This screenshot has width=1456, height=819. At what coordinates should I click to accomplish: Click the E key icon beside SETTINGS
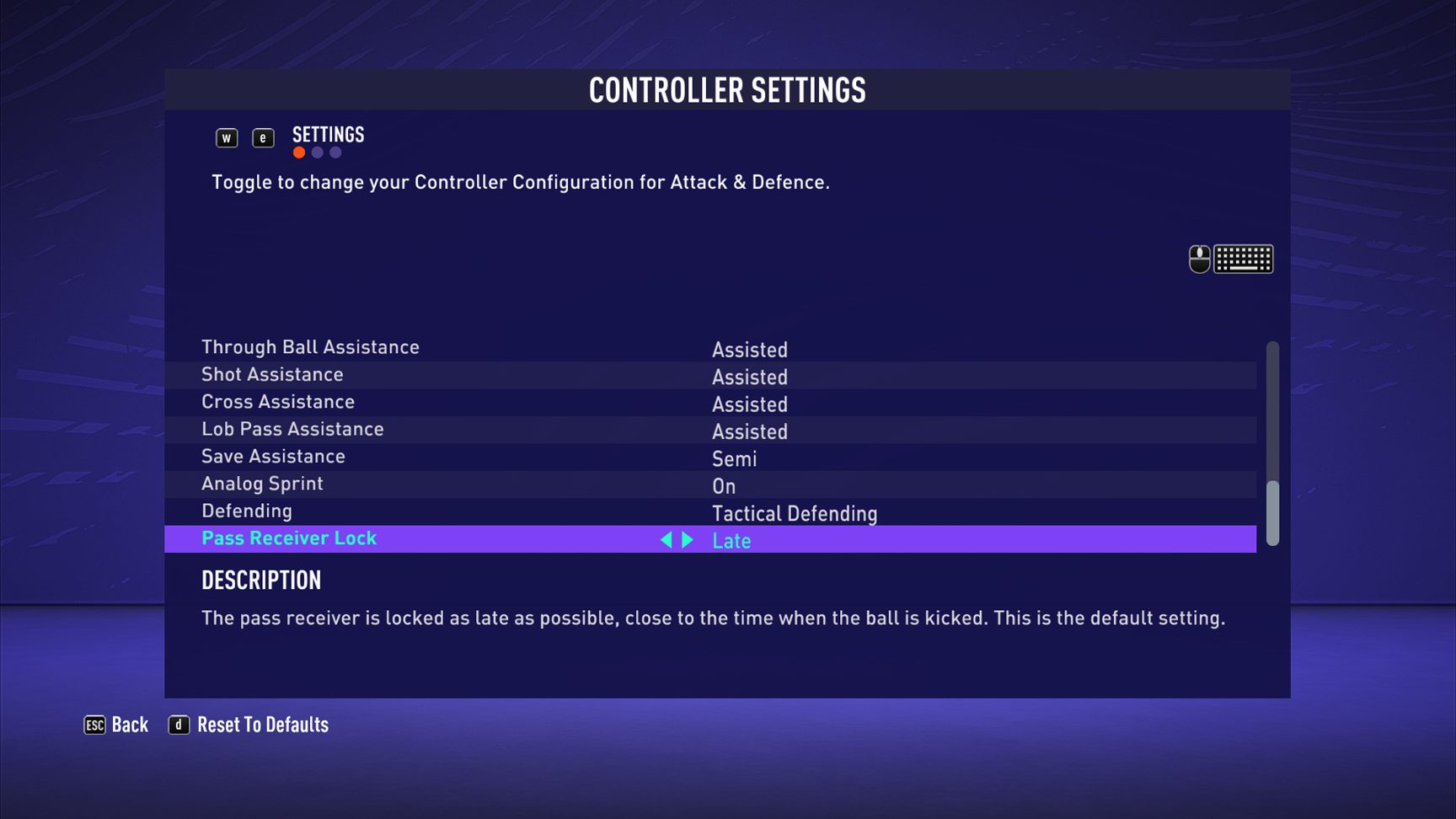[263, 137]
